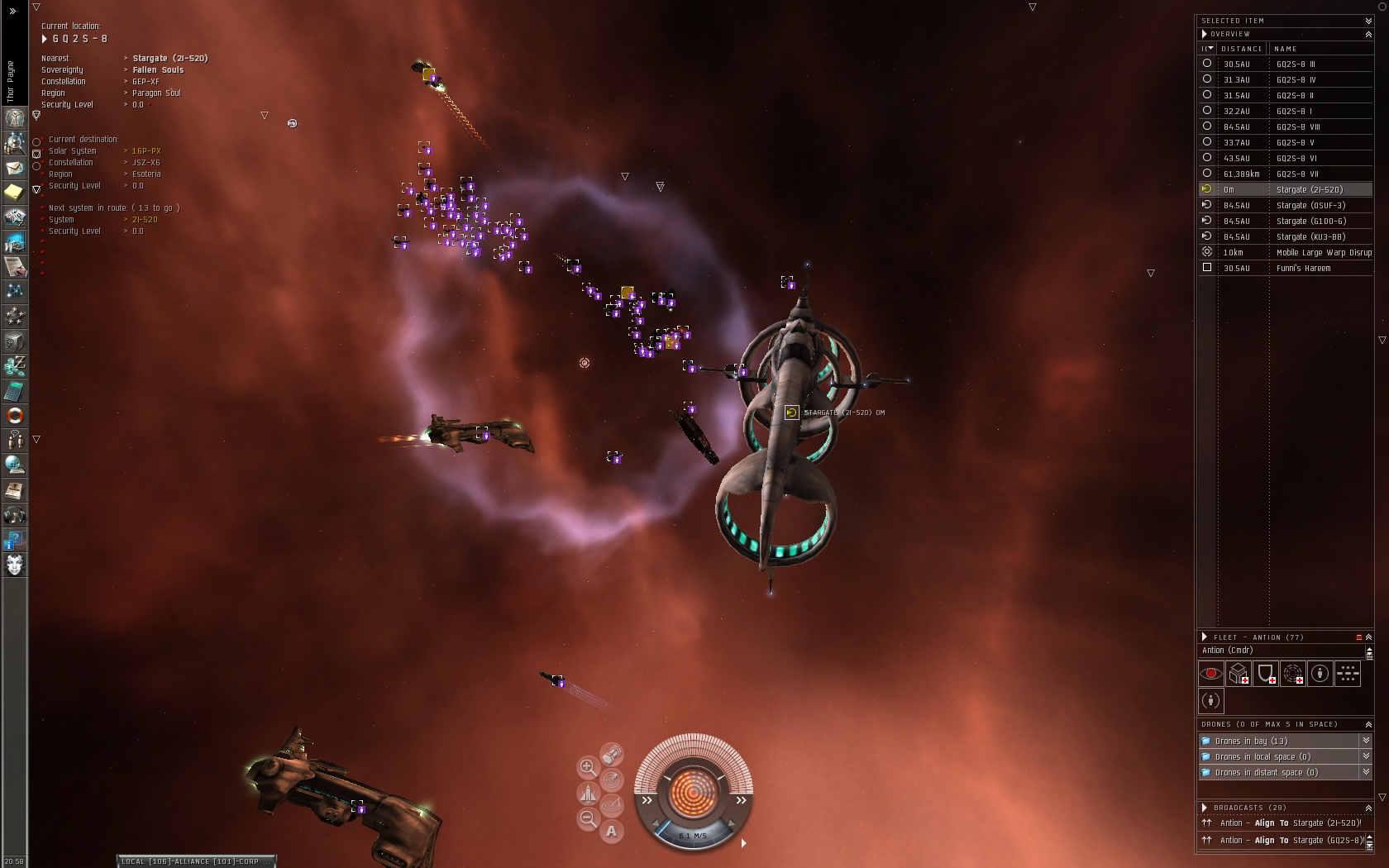This screenshot has width=1389, height=868.
Task: Click the red eye fleet broadcast icon
Action: 1211,674
